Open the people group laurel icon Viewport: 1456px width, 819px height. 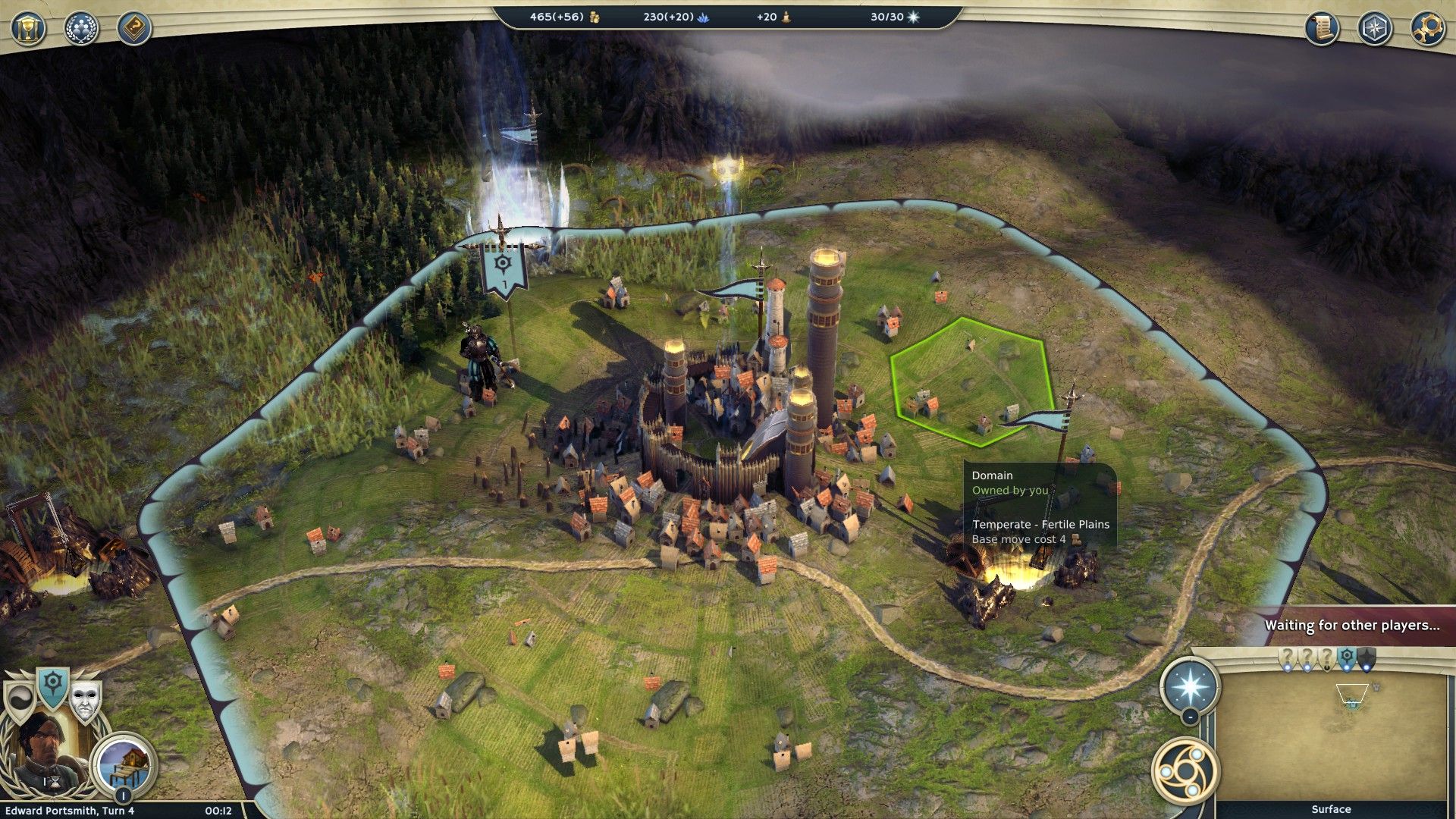point(81,29)
